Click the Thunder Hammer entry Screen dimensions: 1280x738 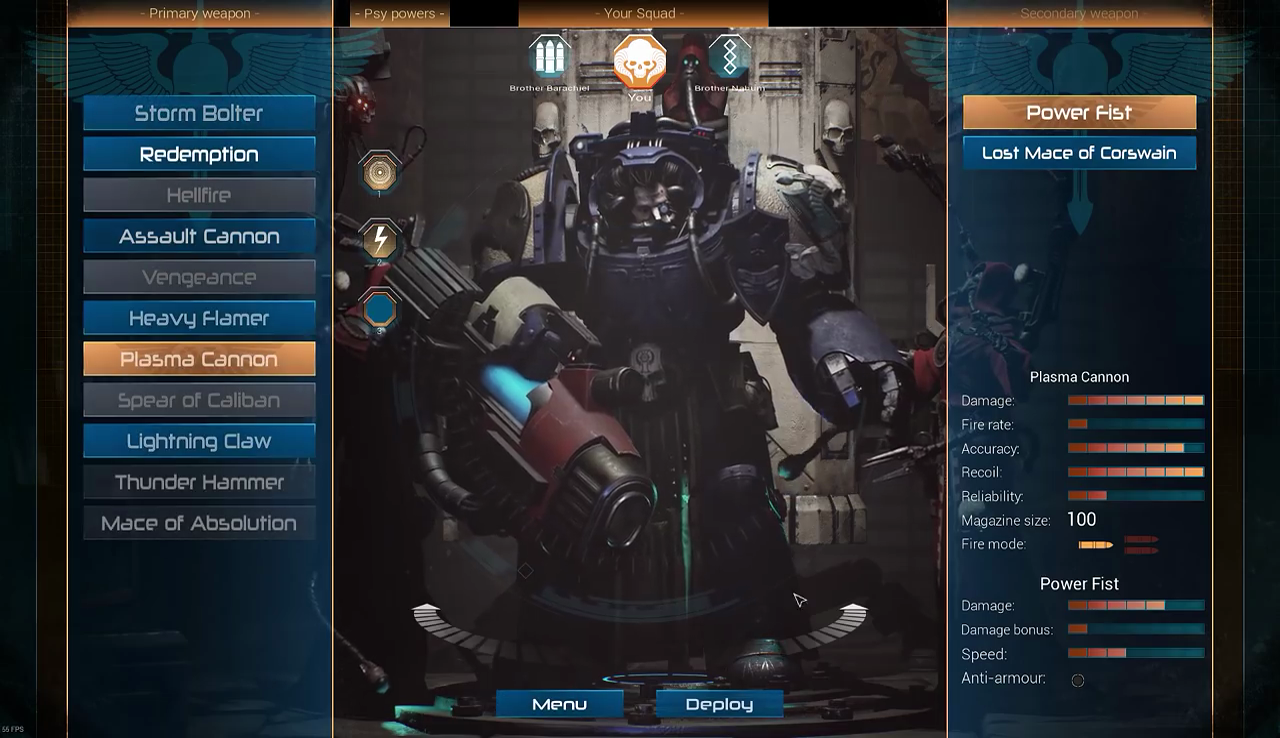(199, 482)
